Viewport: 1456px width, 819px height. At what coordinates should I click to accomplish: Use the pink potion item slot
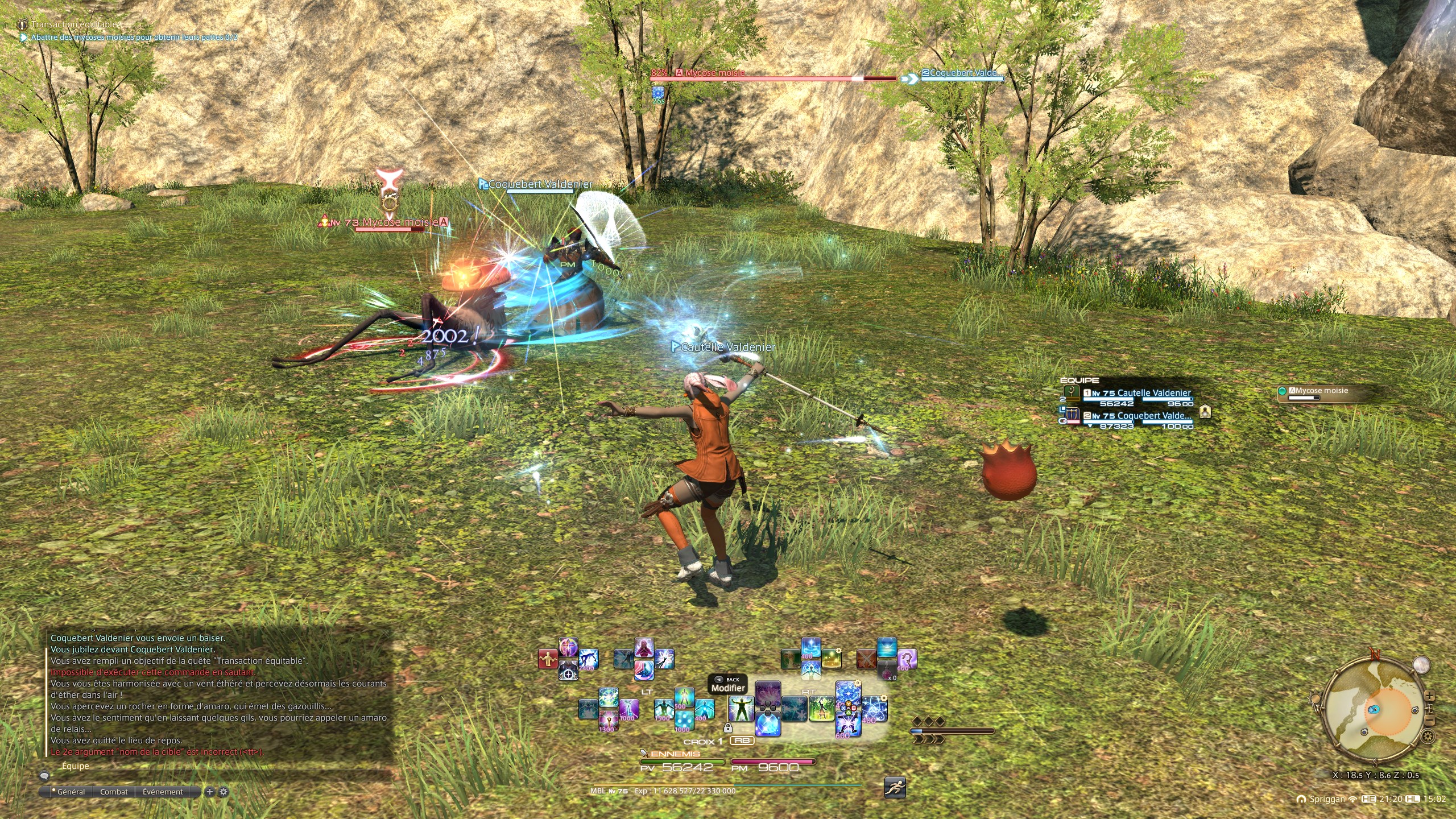coord(886,669)
